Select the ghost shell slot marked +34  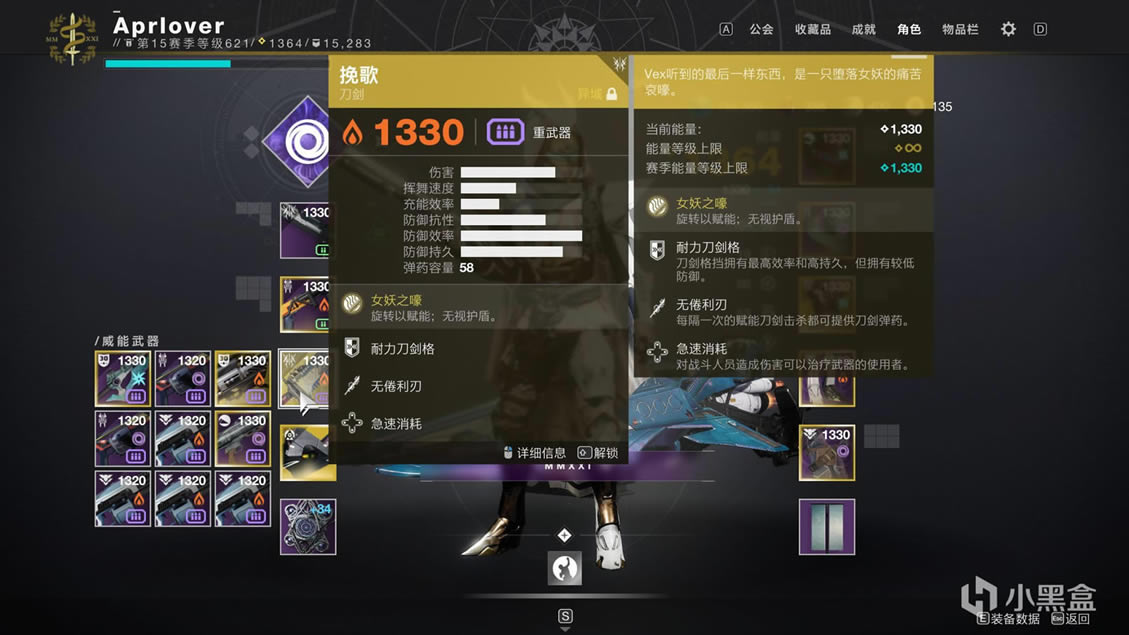point(308,527)
